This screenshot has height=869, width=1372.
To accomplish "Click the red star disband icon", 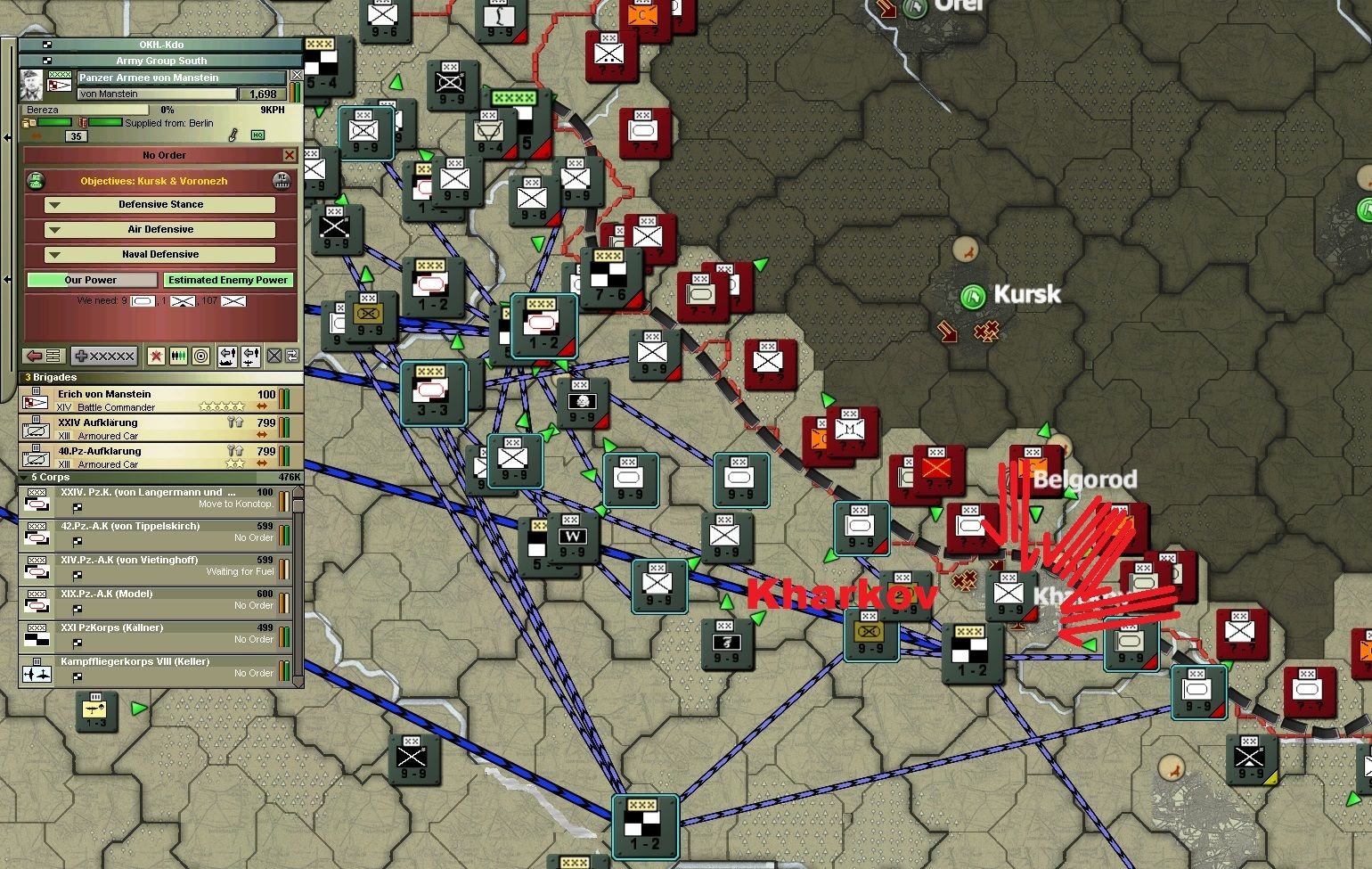I will [156, 357].
